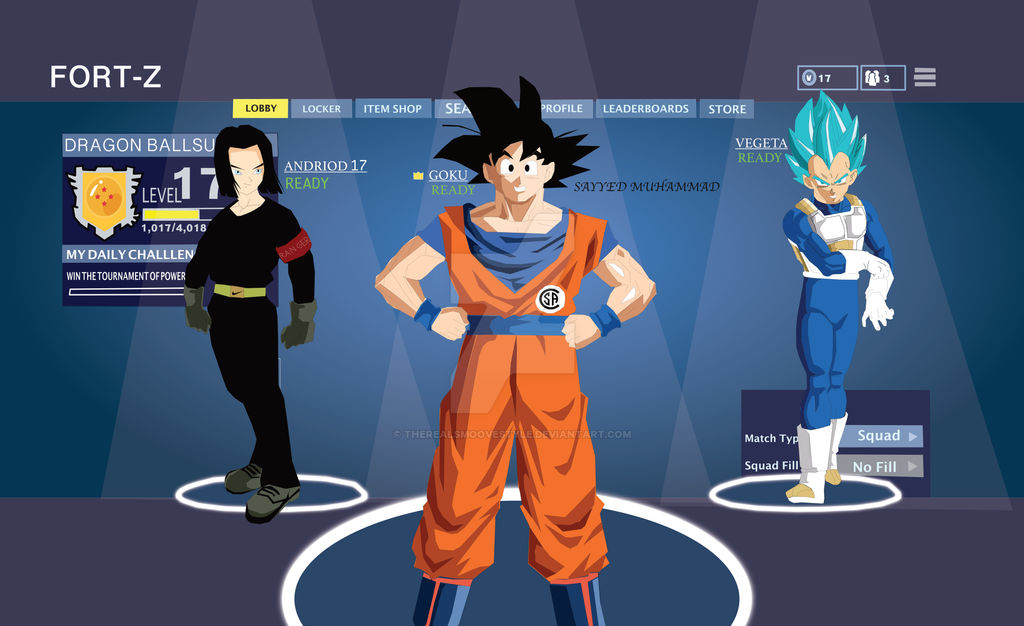
Task: Switch to the Lobby tab
Action: 261,109
